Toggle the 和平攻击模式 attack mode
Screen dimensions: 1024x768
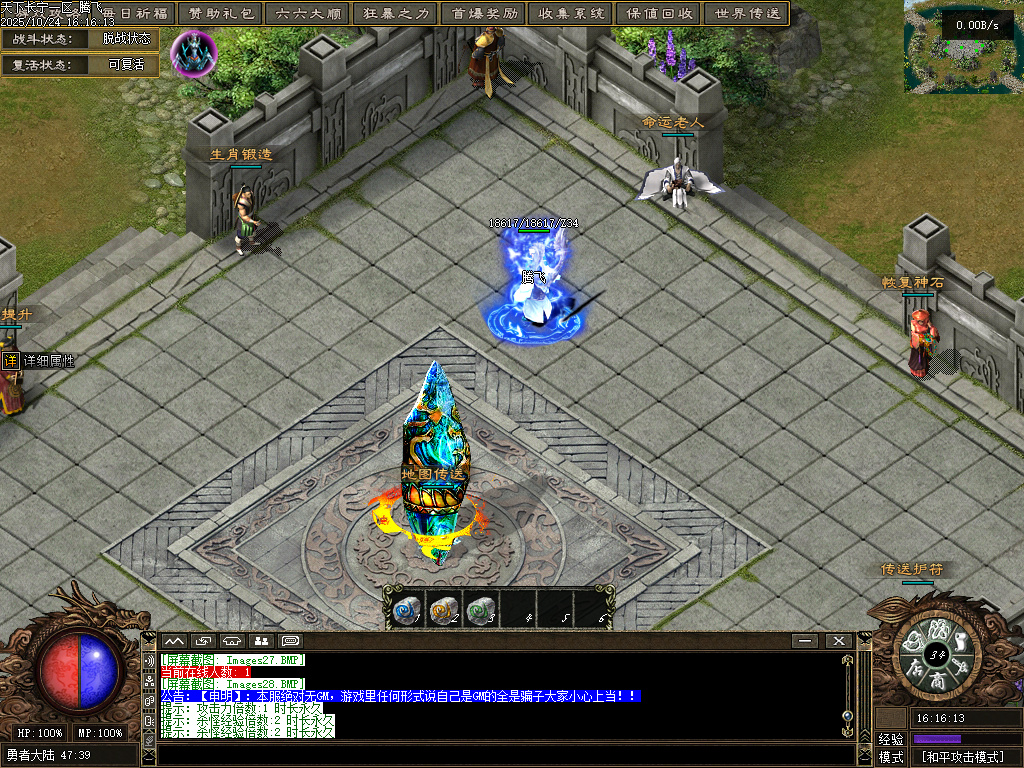962,757
